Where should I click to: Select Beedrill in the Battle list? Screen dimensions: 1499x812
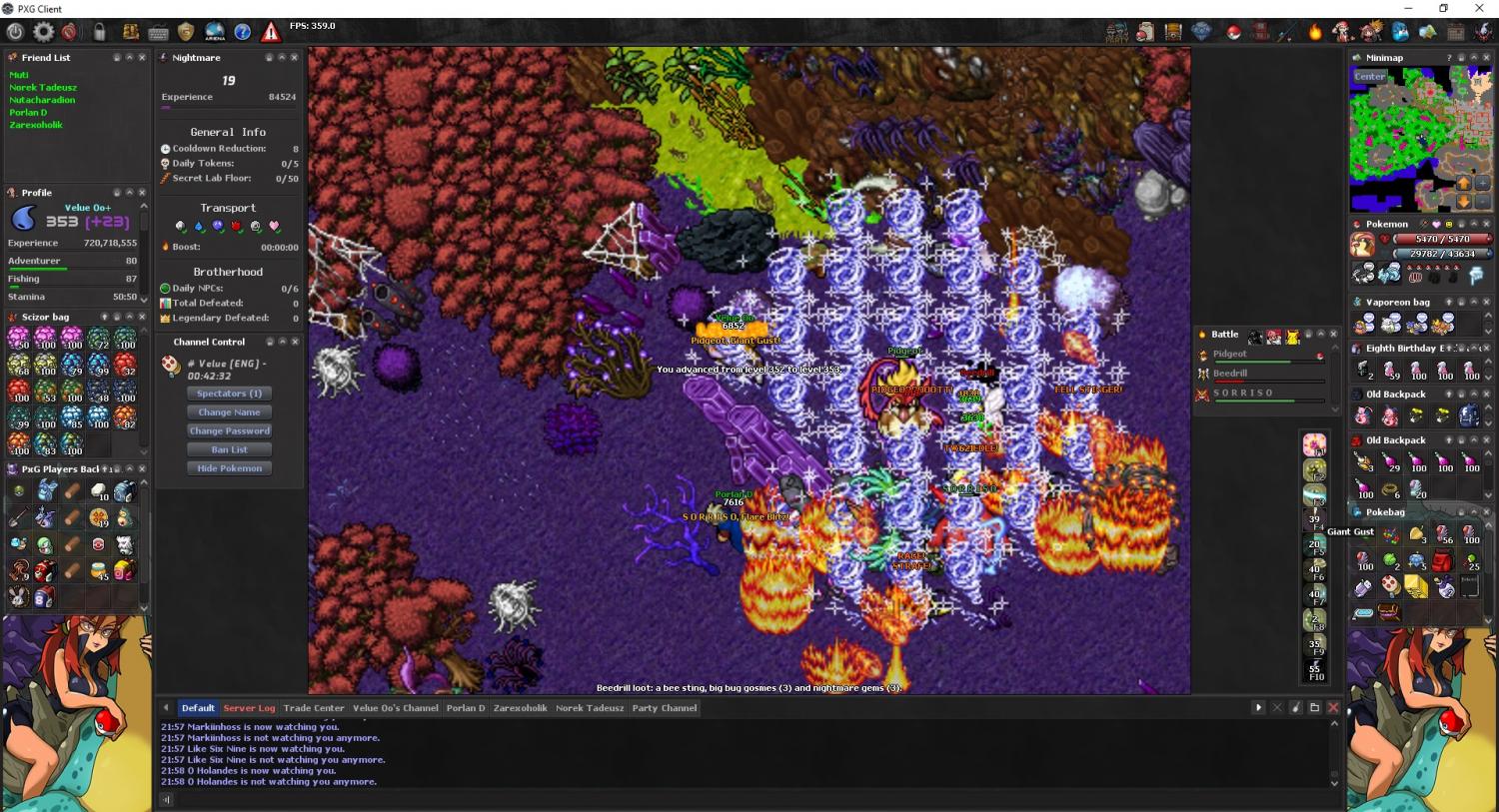point(1230,374)
